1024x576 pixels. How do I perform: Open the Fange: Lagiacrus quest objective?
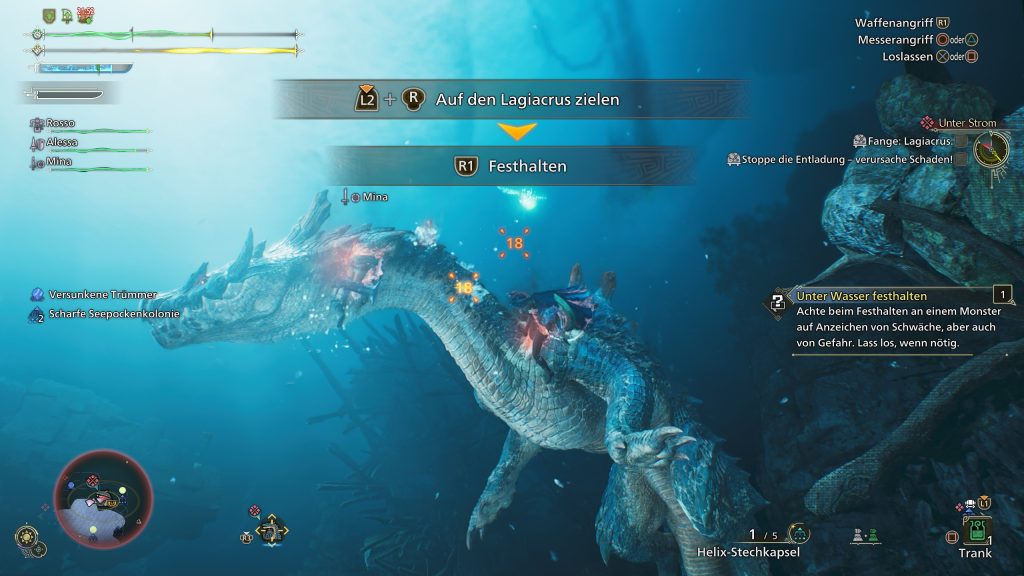coord(903,141)
